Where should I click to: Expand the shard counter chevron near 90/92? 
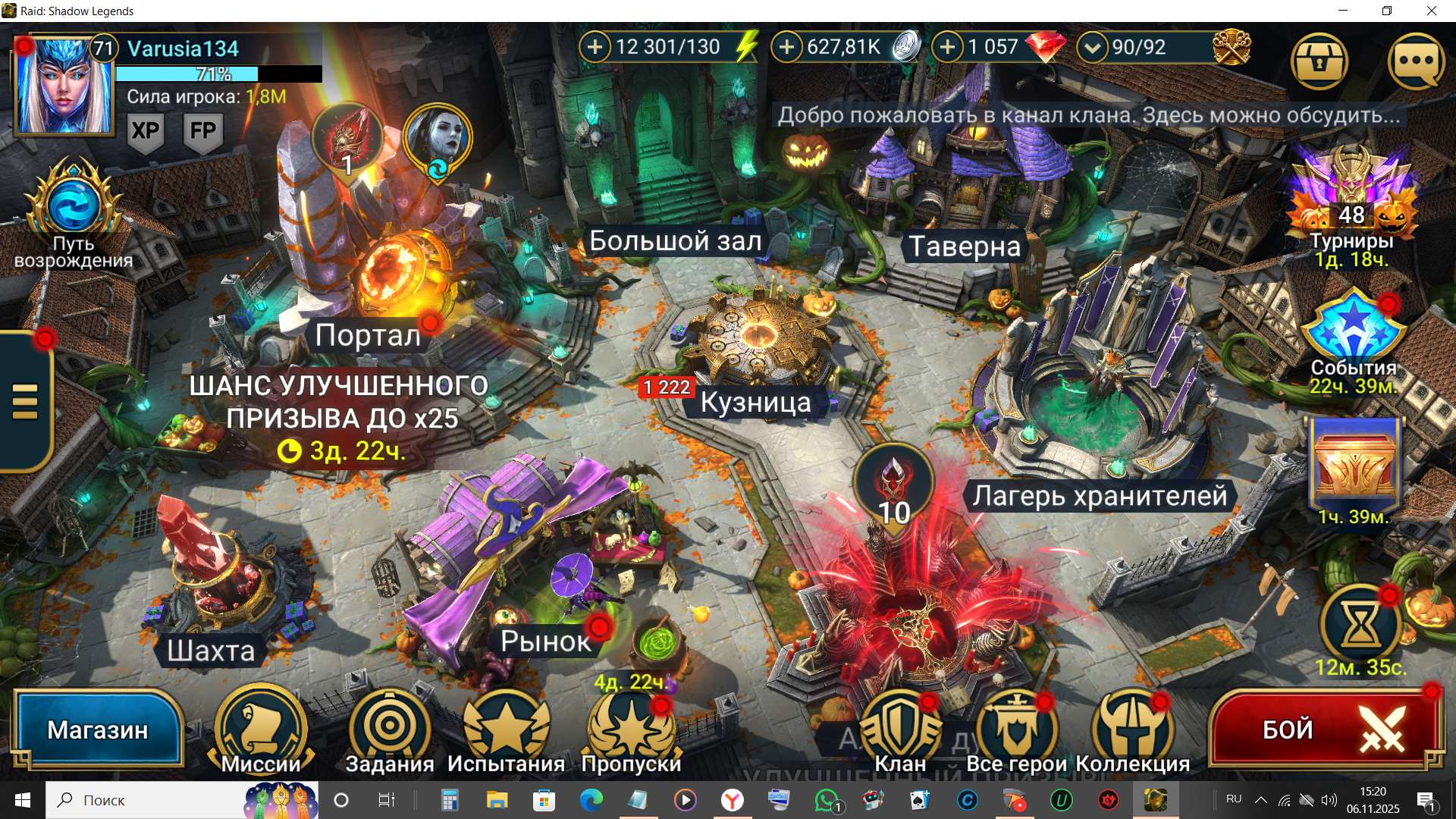tap(1092, 47)
